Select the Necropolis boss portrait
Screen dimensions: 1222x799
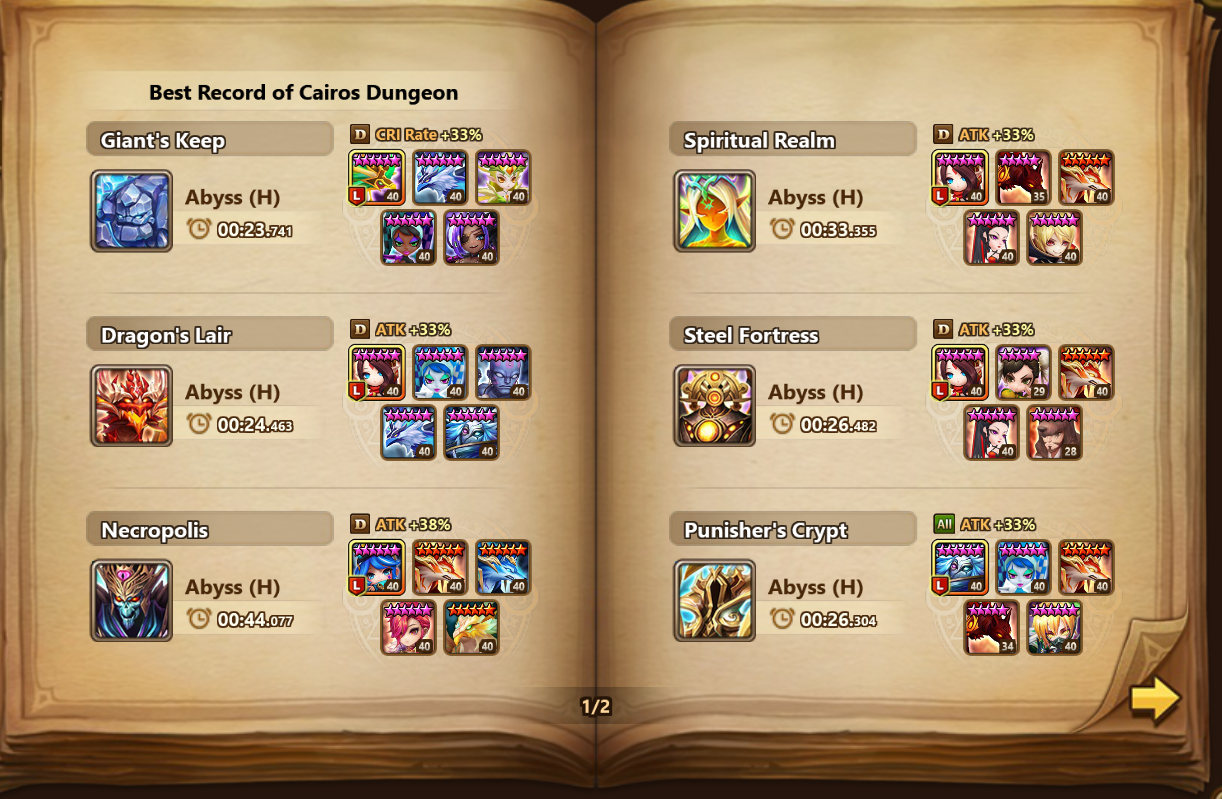131,600
